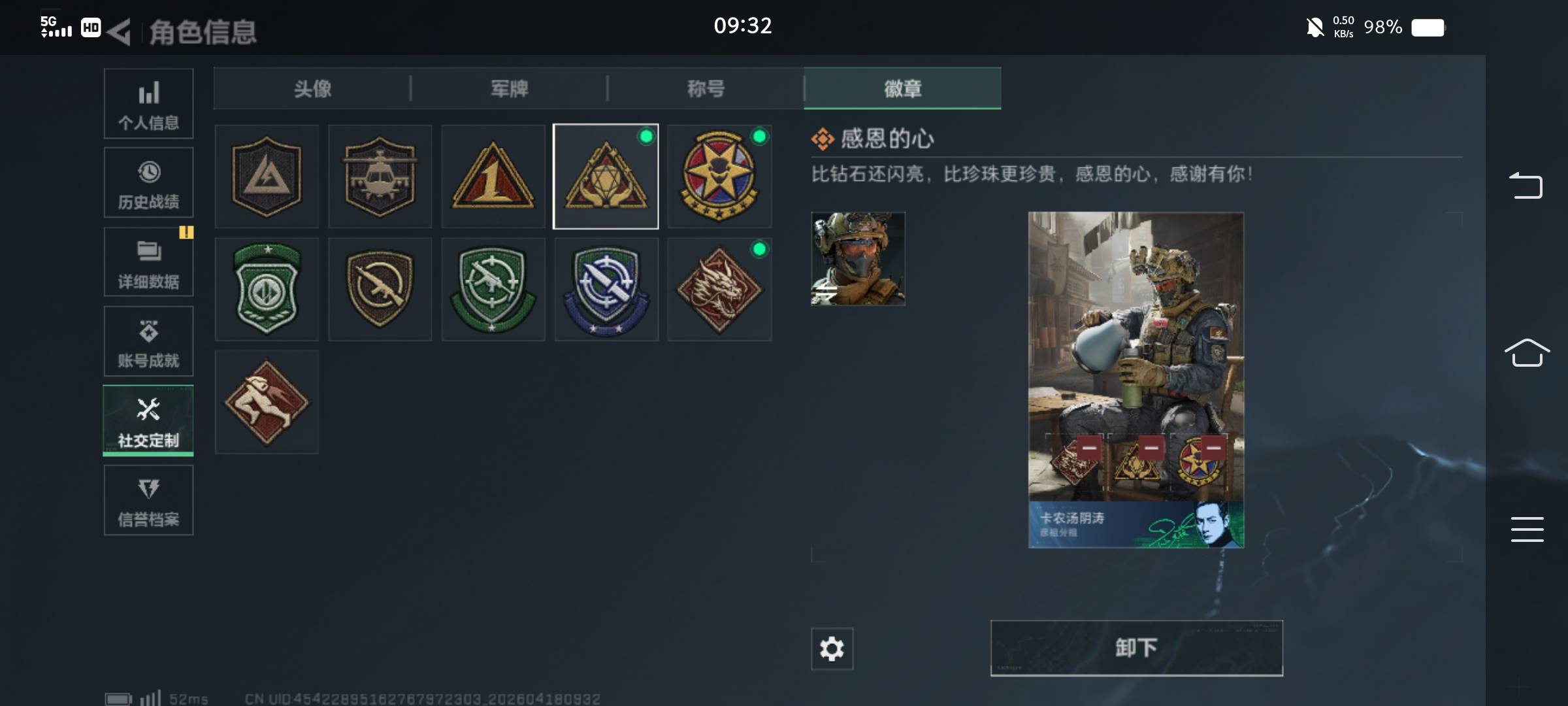View 账号成就 achievements section
The height and width of the screenshot is (706, 1568).
pos(148,341)
